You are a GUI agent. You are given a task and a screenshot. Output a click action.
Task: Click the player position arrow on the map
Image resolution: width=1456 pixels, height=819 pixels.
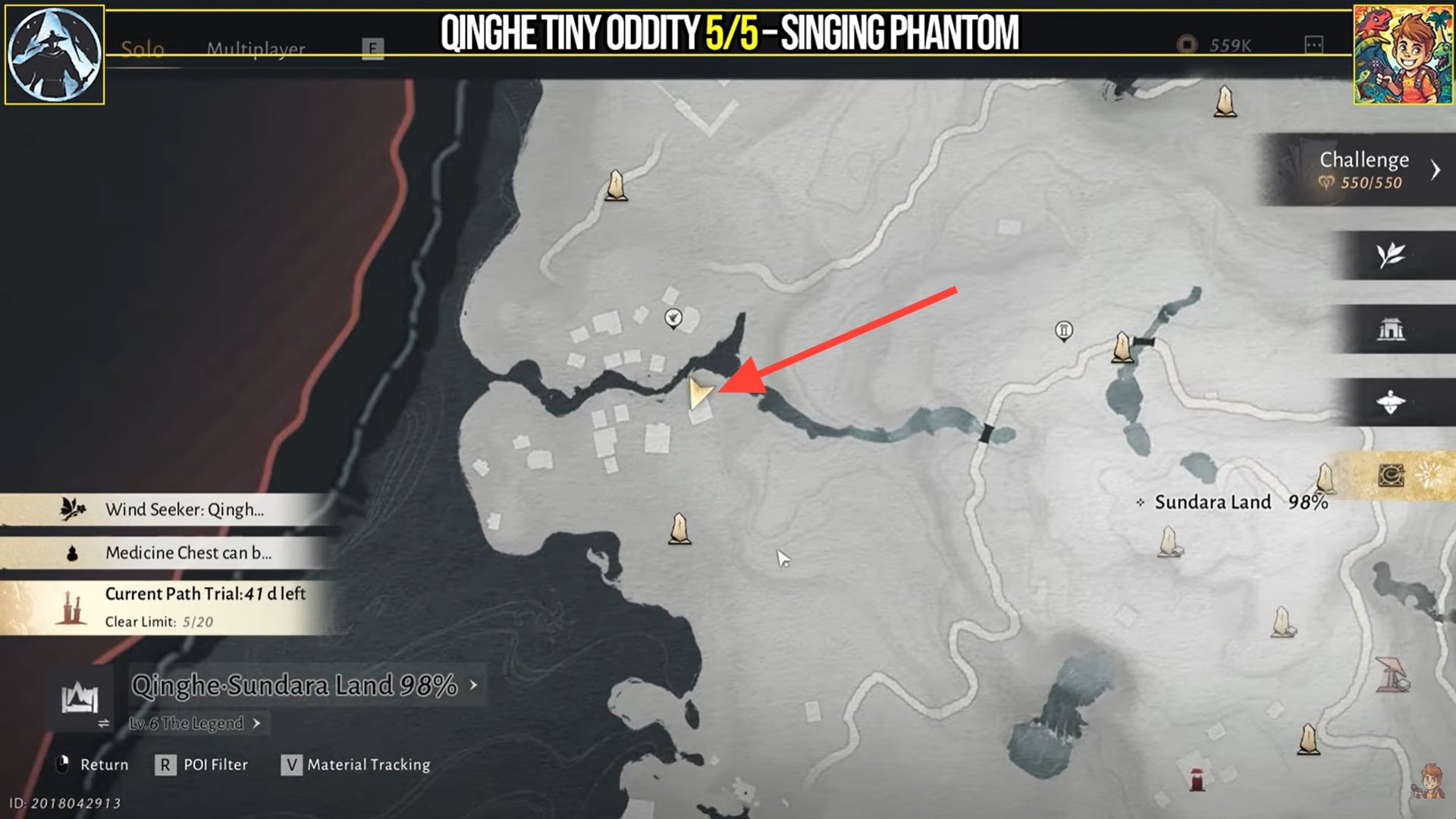tap(701, 391)
